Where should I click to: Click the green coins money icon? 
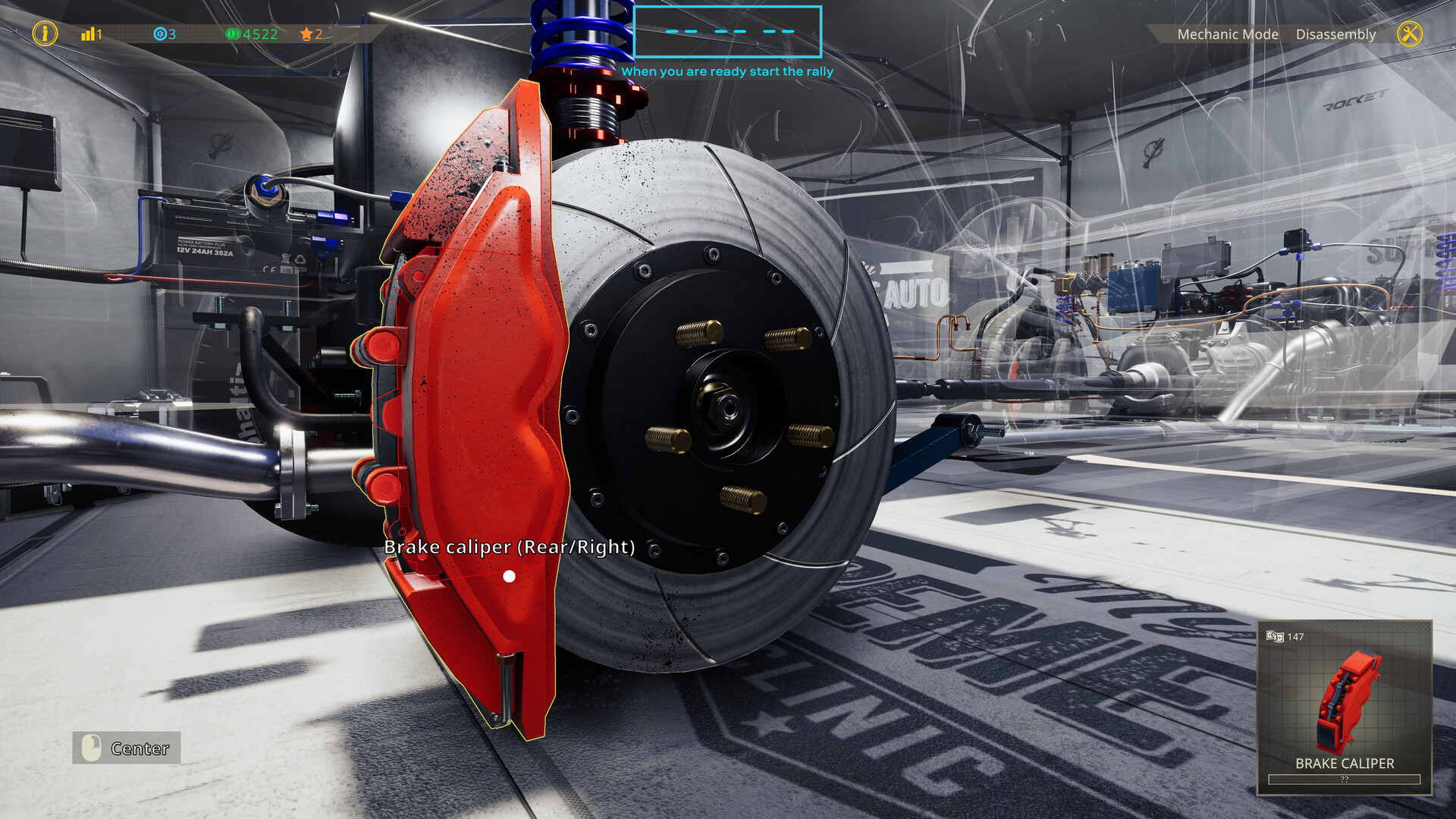(235, 33)
